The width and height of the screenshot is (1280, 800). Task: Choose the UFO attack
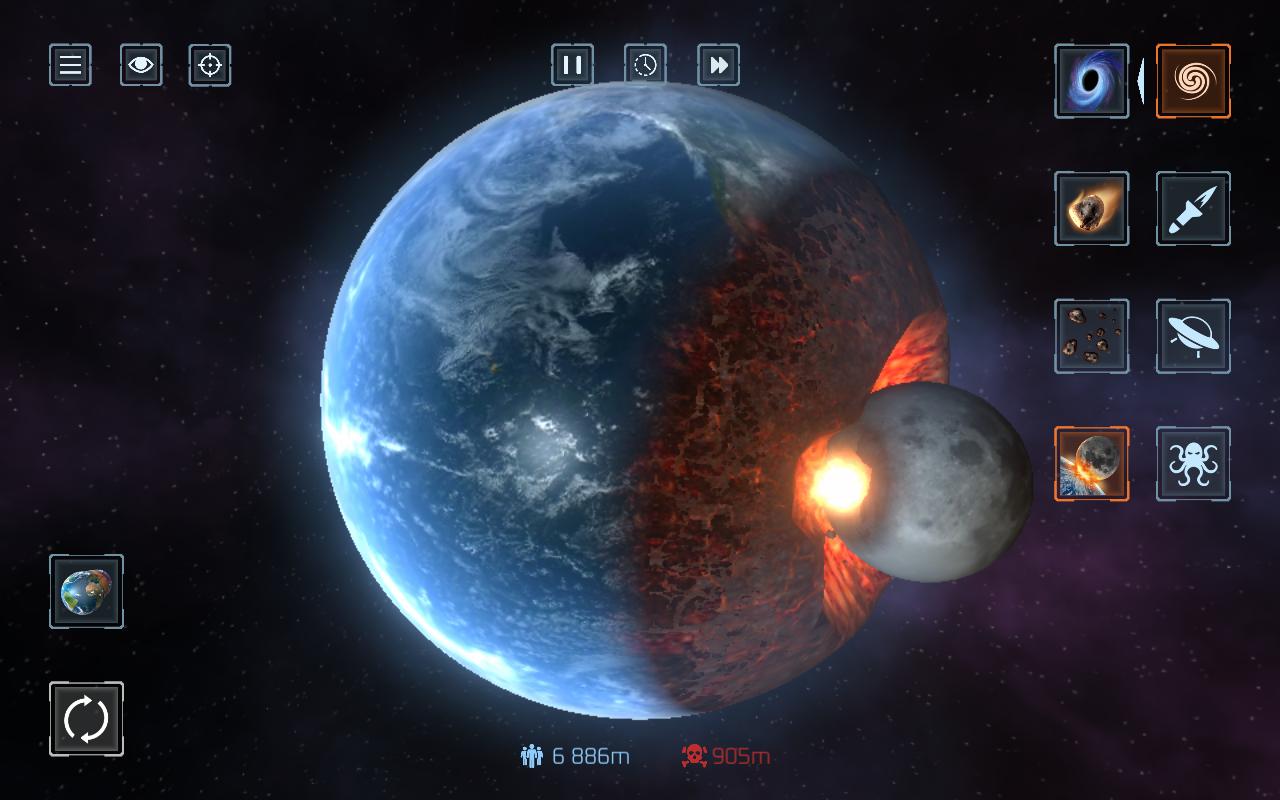click(x=1192, y=337)
